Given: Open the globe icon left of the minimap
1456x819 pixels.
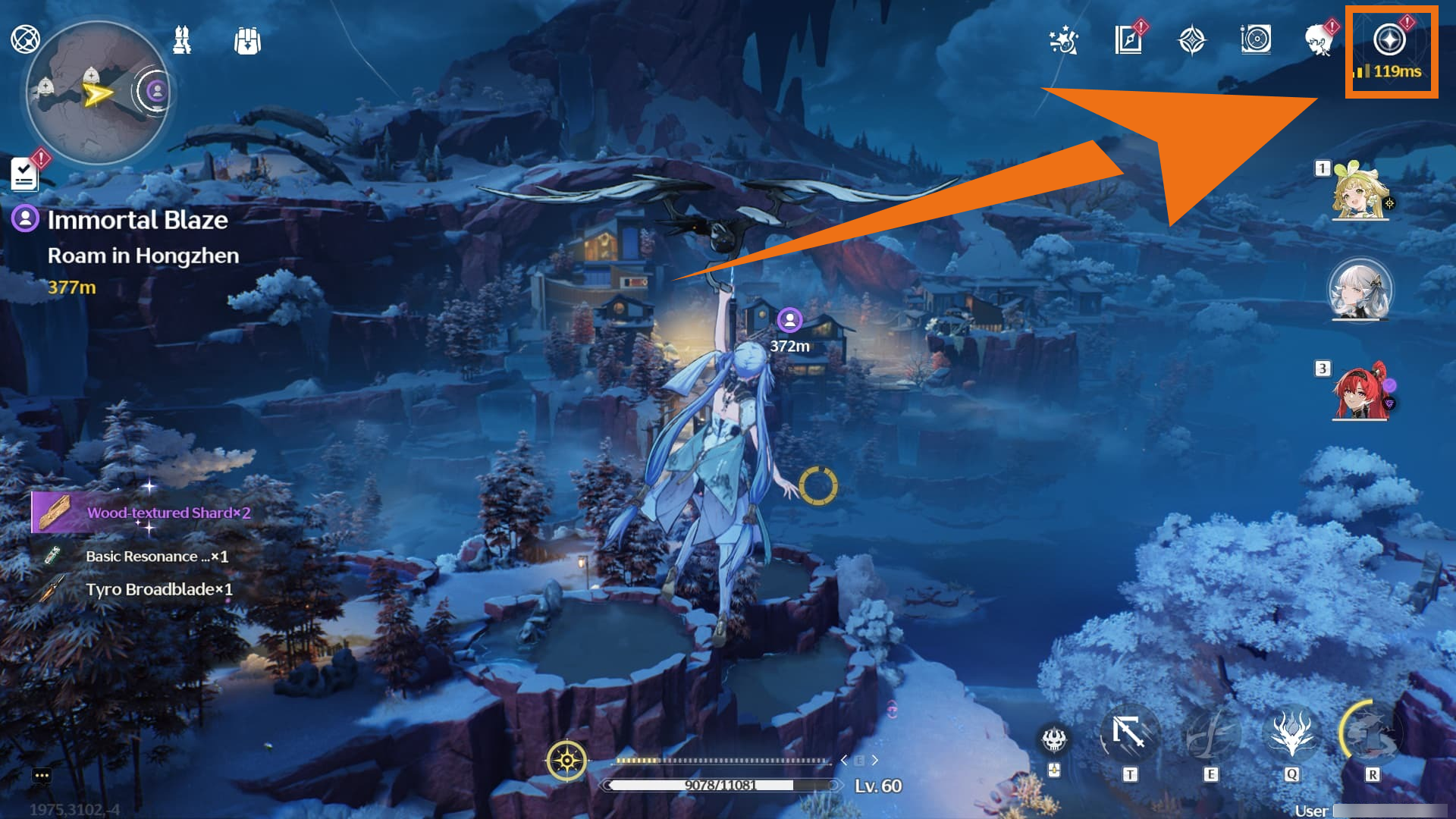Looking at the screenshot, I should 25,39.
